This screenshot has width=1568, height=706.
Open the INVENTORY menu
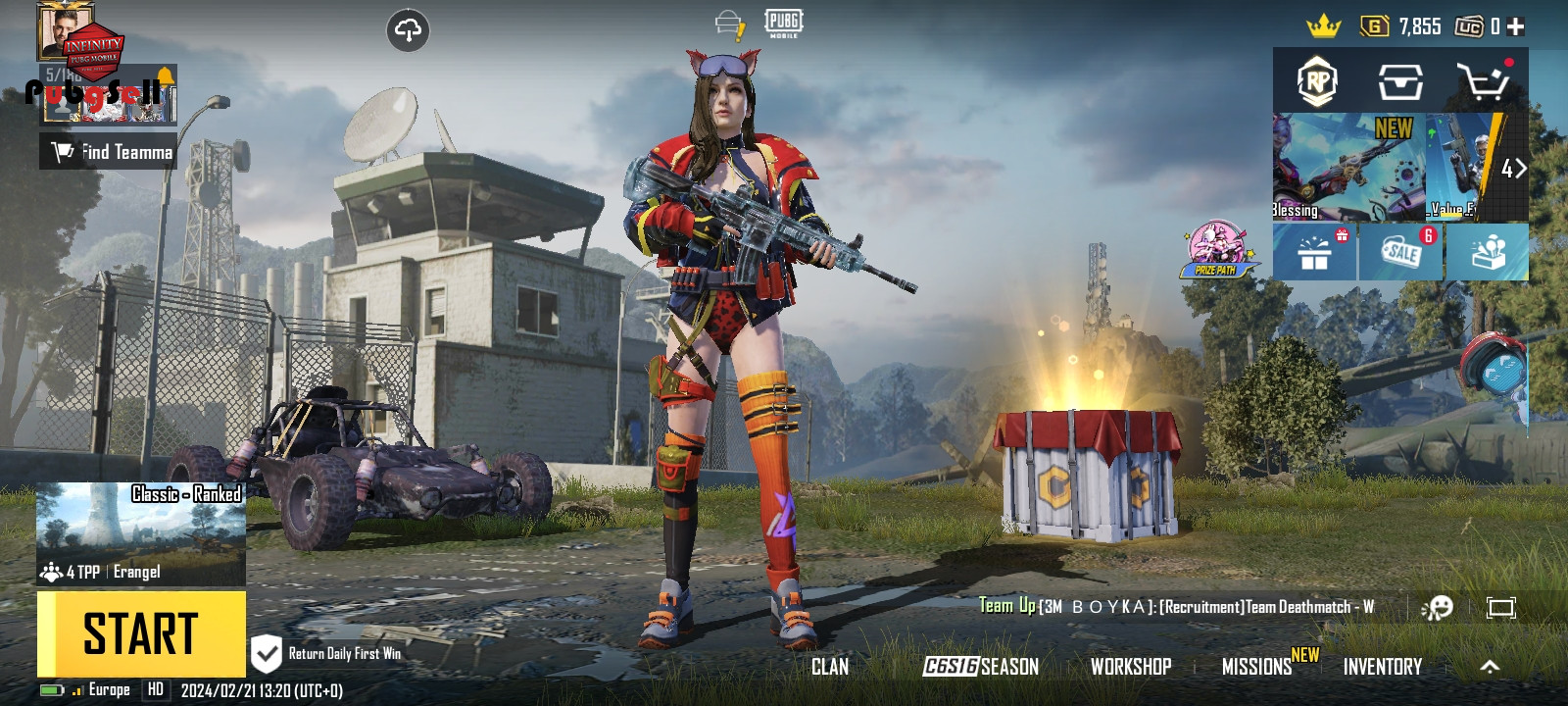click(1382, 667)
